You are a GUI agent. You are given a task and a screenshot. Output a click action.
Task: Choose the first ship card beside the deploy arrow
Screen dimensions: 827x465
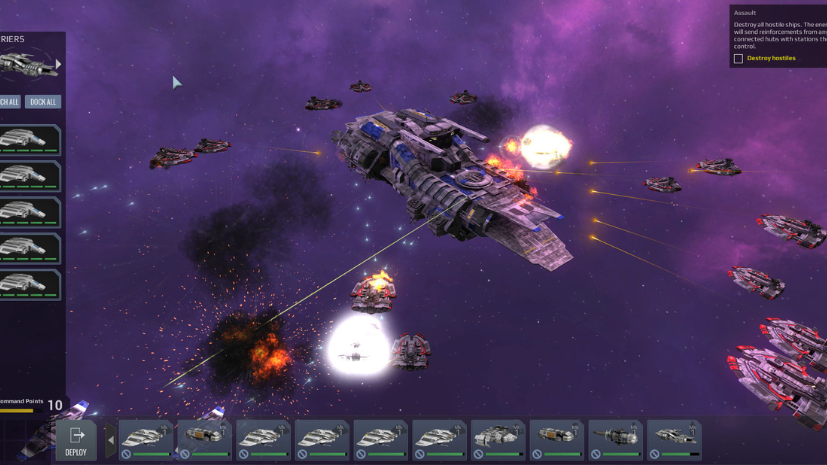(146, 440)
